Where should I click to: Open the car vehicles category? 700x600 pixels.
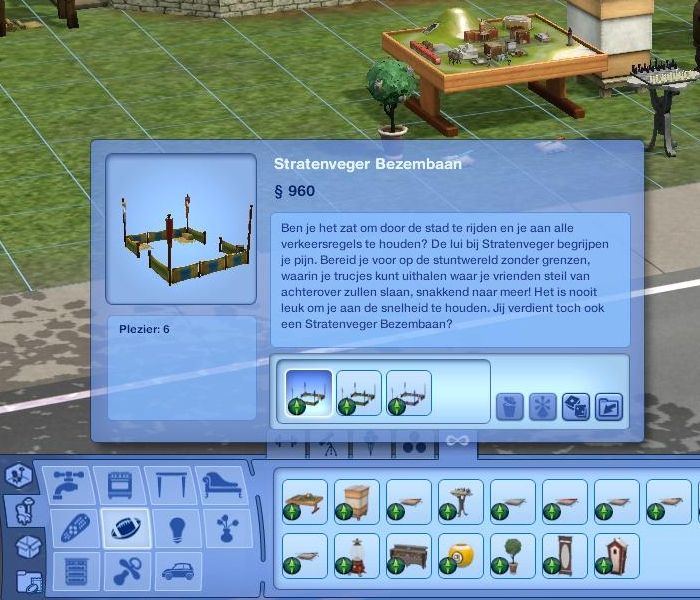(178, 571)
